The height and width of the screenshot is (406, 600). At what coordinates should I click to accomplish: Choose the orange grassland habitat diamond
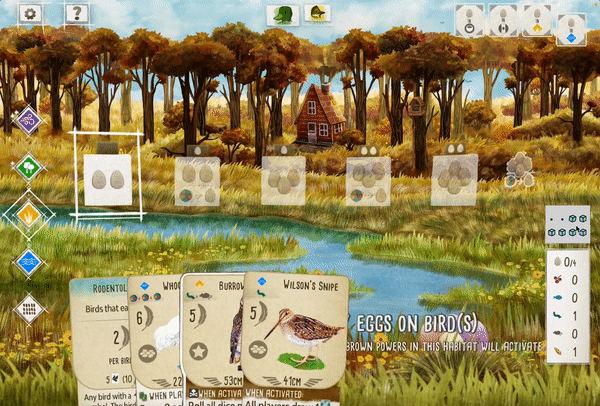click(28, 214)
